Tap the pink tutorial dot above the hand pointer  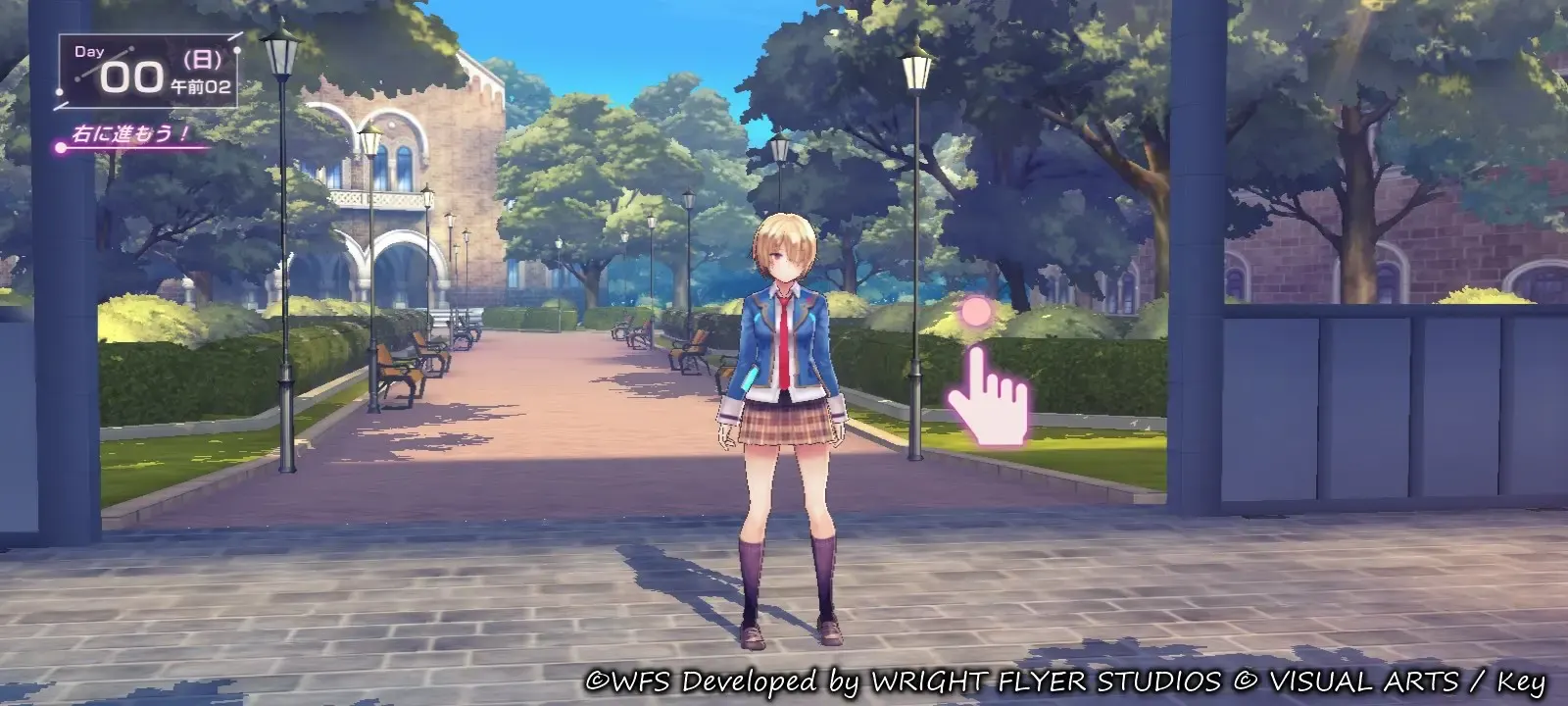click(976, 313)
